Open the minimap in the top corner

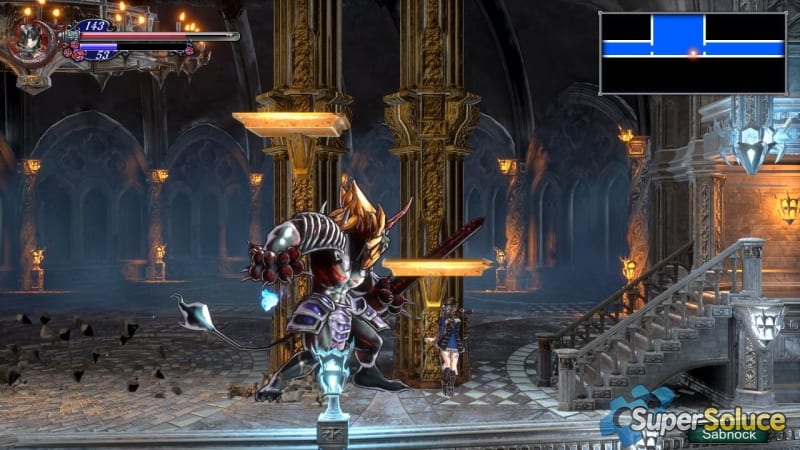[692, 53]
